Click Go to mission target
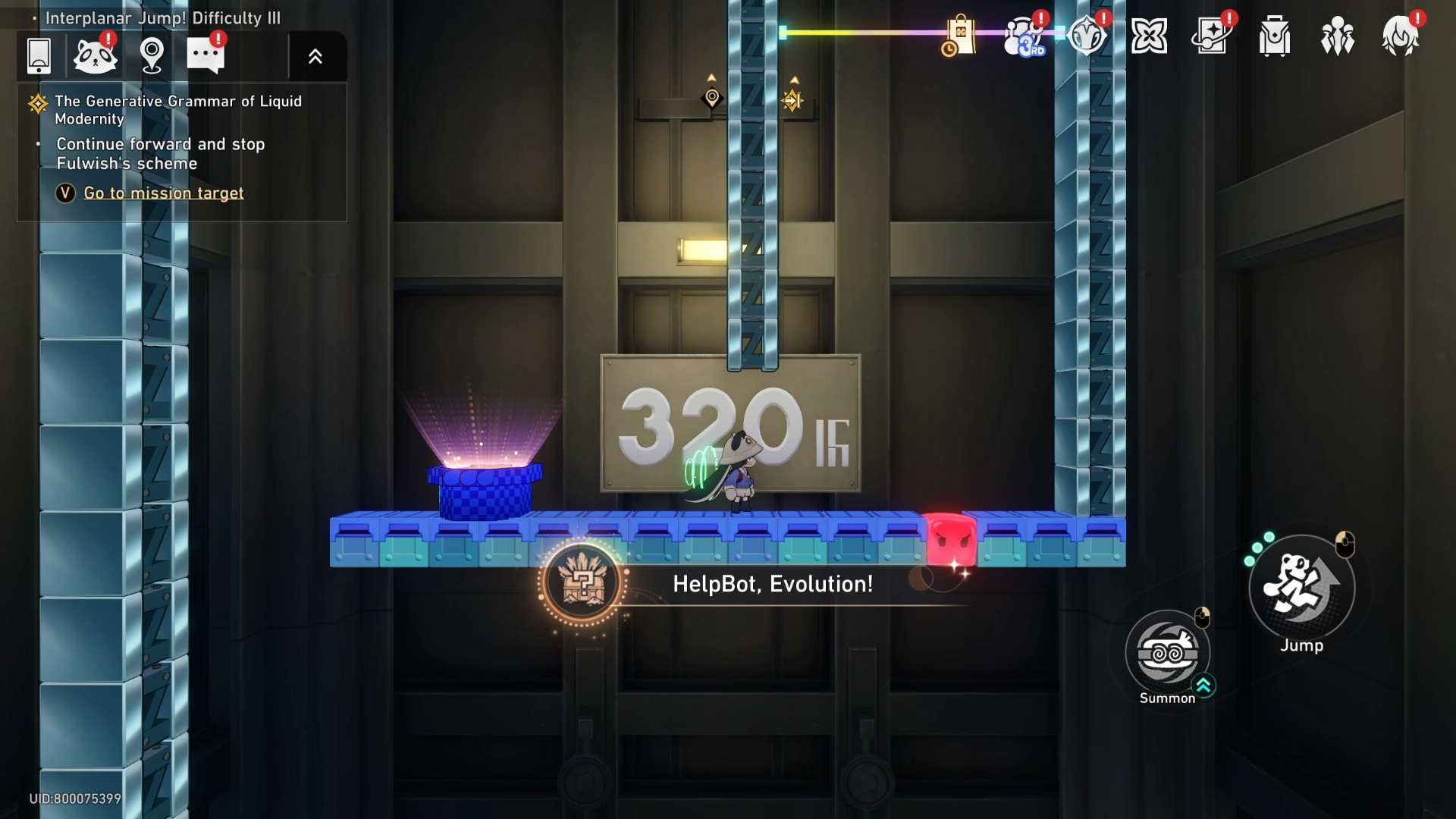Screen dimensions: 1456x819 164,193
